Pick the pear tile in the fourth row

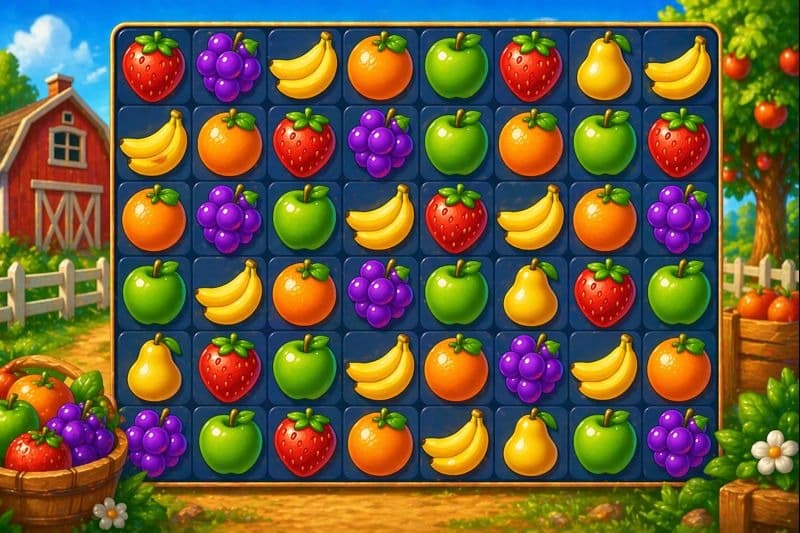tap(530, 293)
